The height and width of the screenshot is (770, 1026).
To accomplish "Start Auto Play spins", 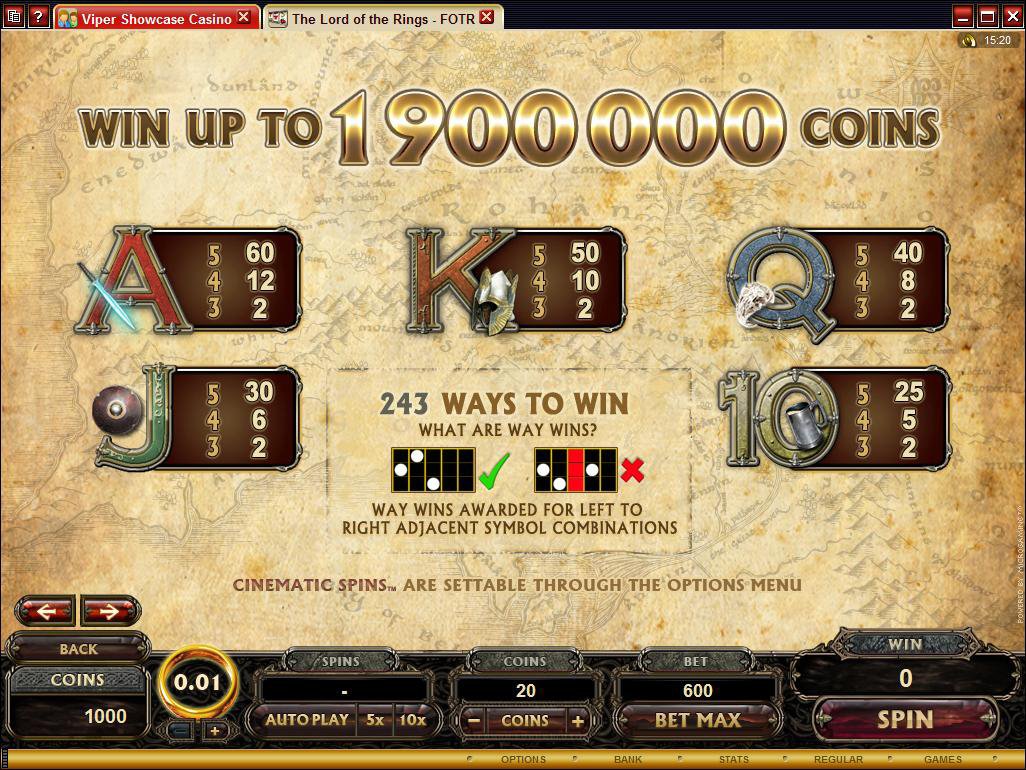I will 307,720.
